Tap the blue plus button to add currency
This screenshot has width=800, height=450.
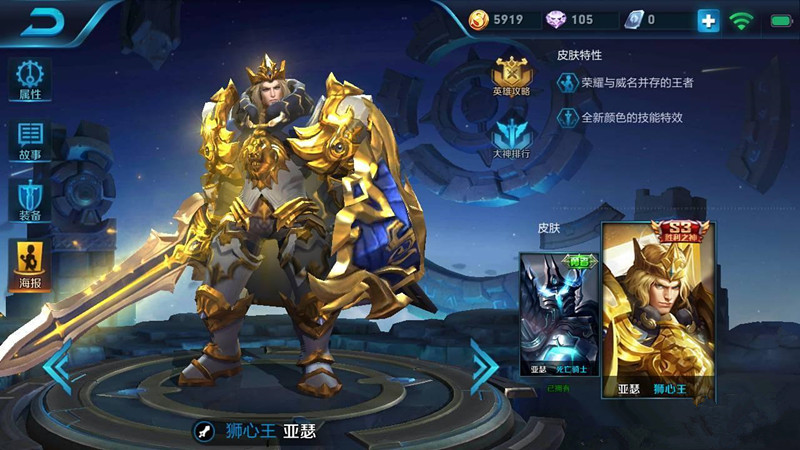(x=709, y=20)
